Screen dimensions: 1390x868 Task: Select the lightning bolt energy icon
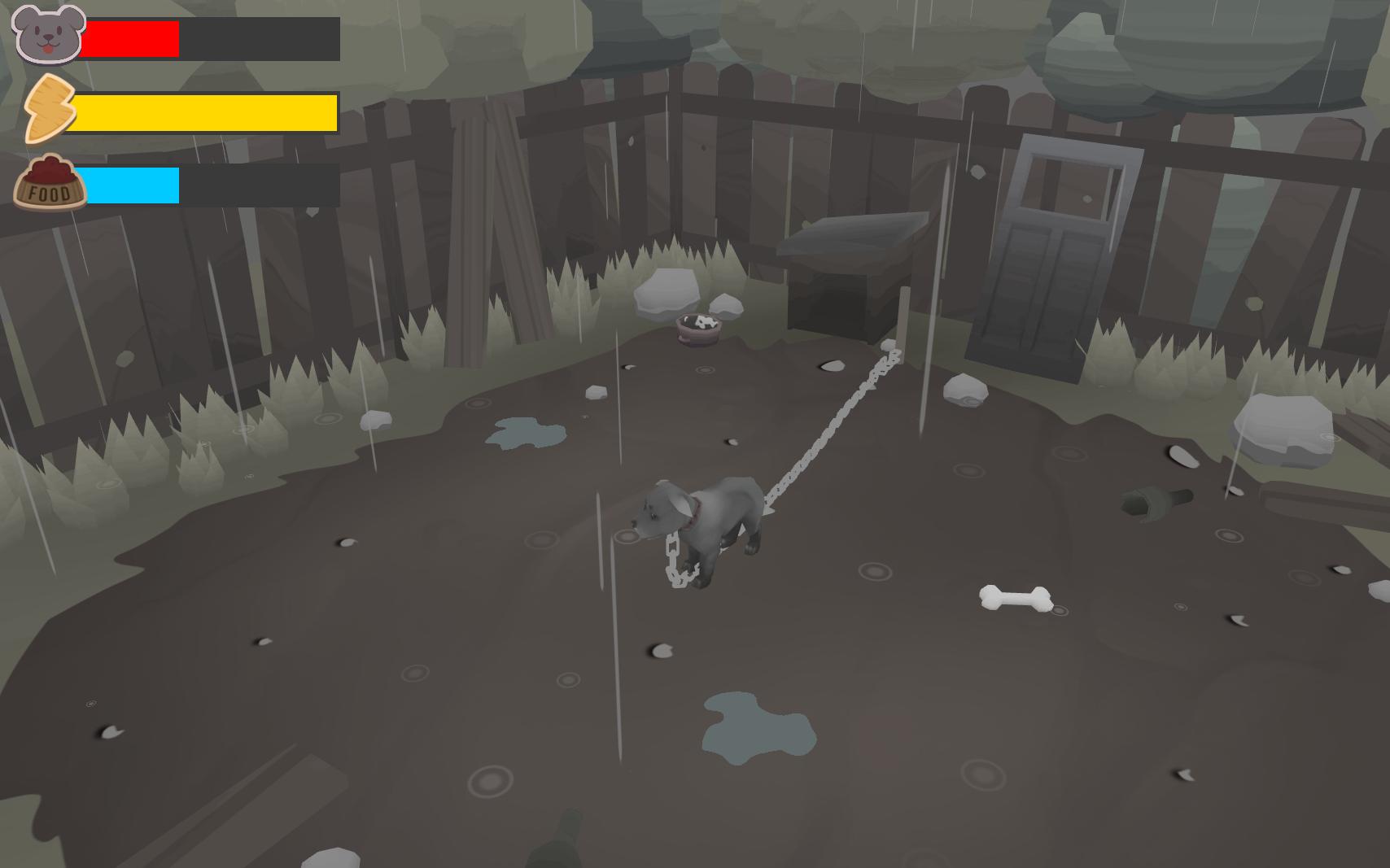click(48, 109)
